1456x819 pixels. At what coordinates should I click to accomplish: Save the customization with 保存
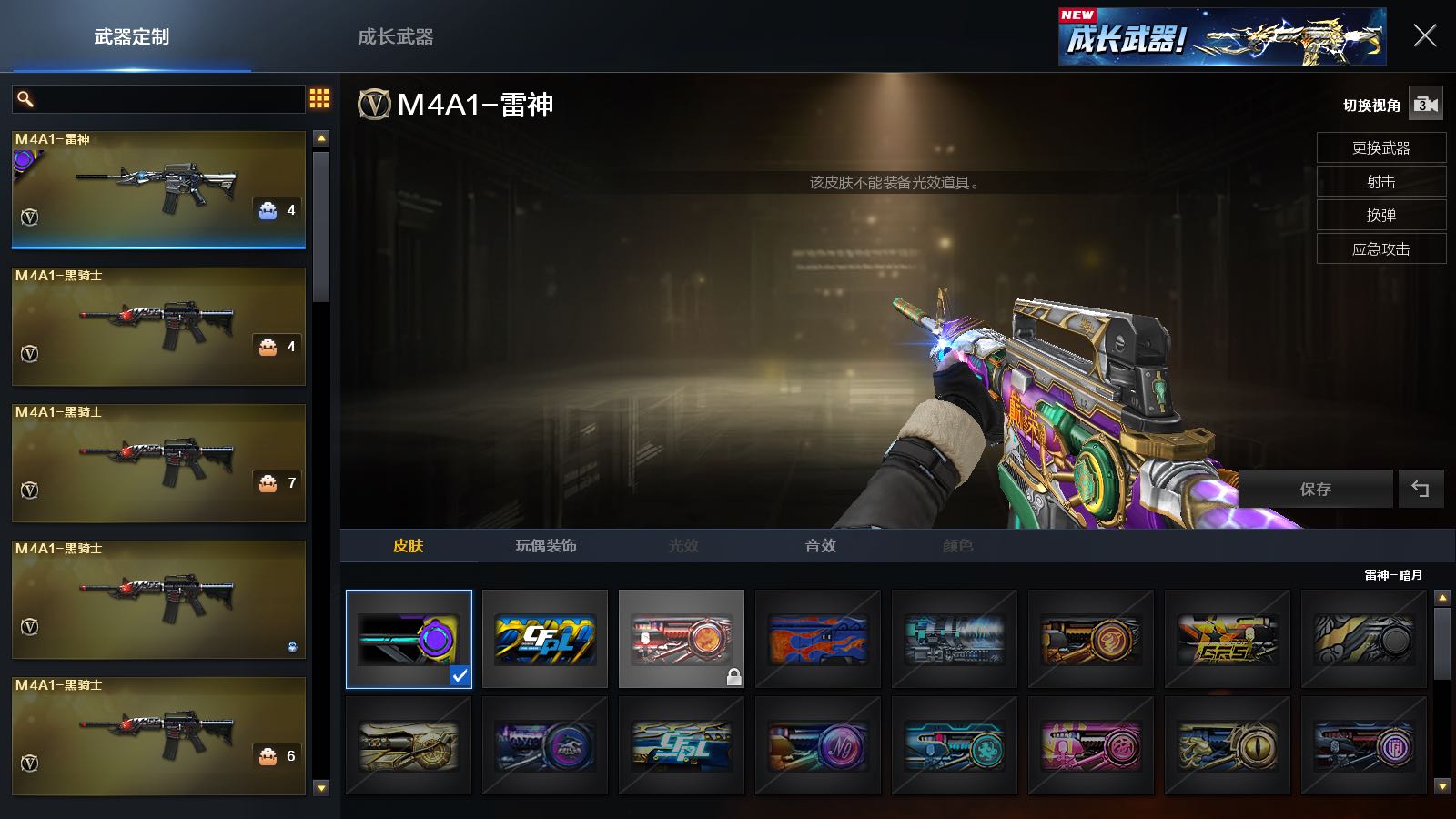1315,490
